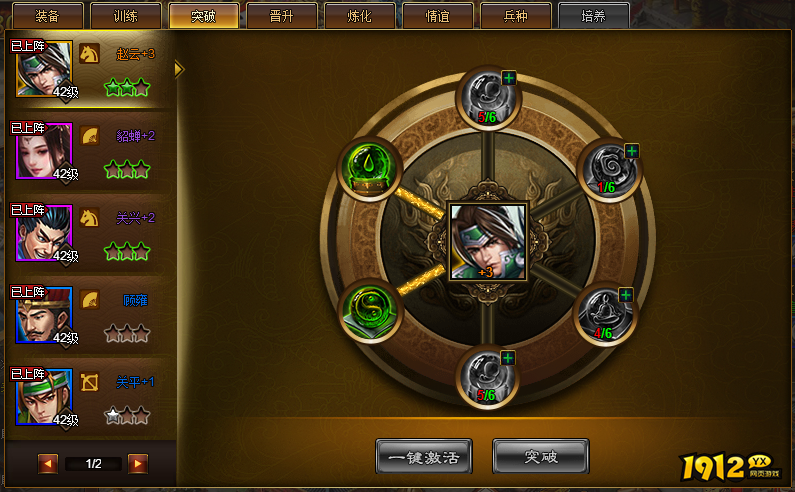Select the green droplet jade node
This screenshot has width=795, height=492.
pos(372,167)
